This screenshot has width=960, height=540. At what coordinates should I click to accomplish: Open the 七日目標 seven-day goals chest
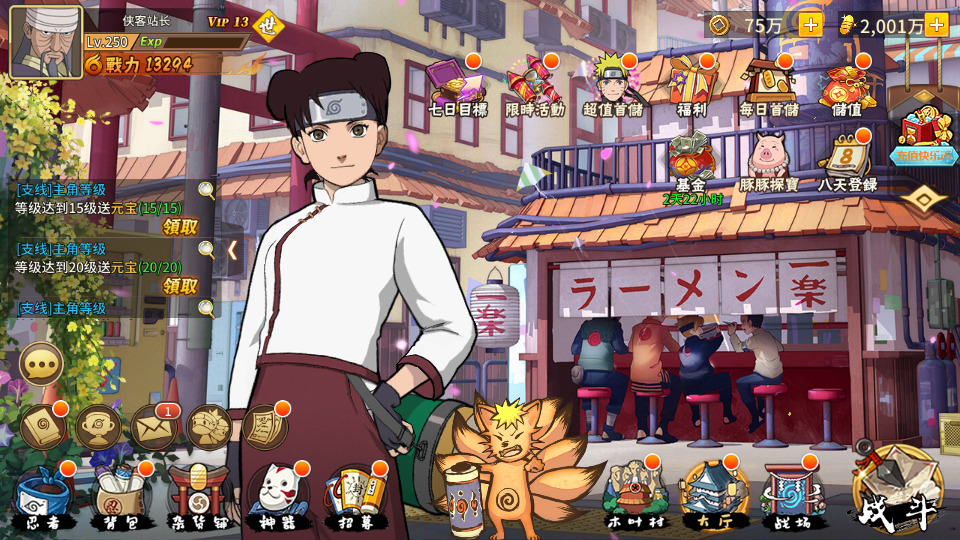(455, 85)
